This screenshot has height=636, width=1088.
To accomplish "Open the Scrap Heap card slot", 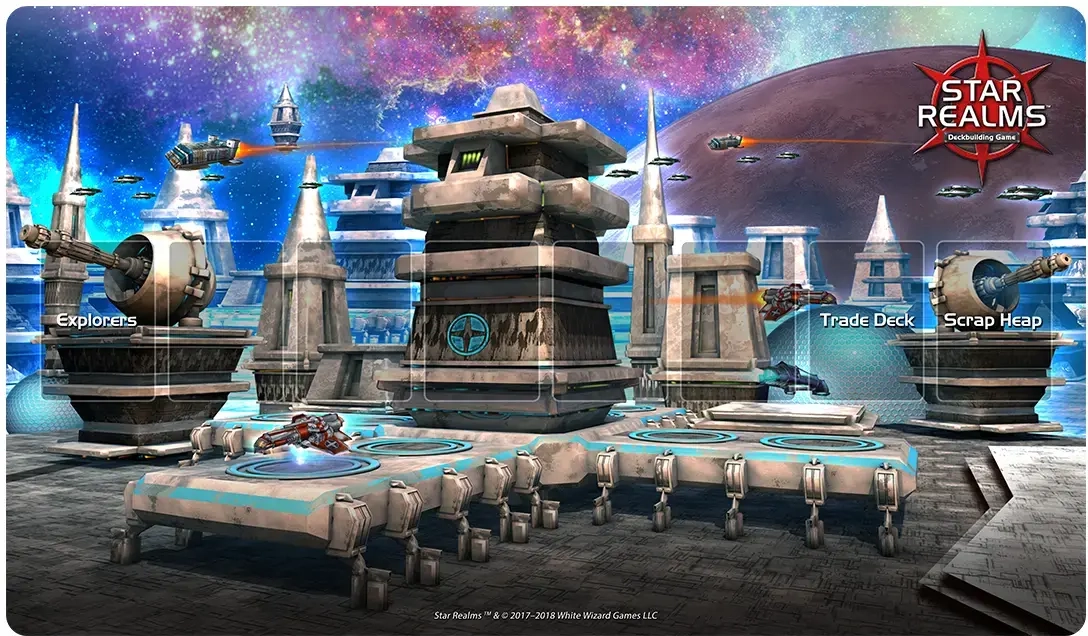I will 992,321.
